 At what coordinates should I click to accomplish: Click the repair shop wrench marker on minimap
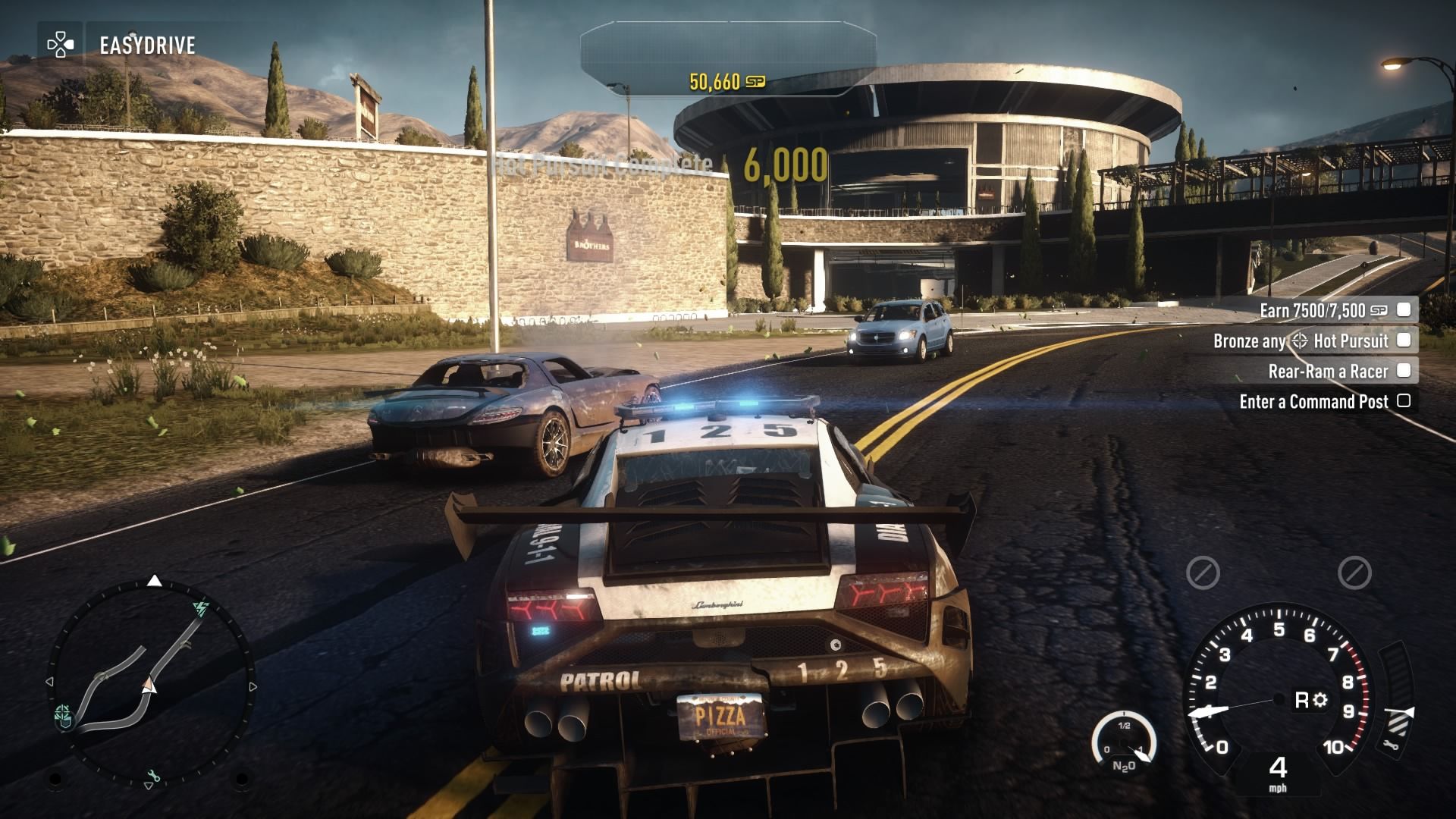click(155, 776)
